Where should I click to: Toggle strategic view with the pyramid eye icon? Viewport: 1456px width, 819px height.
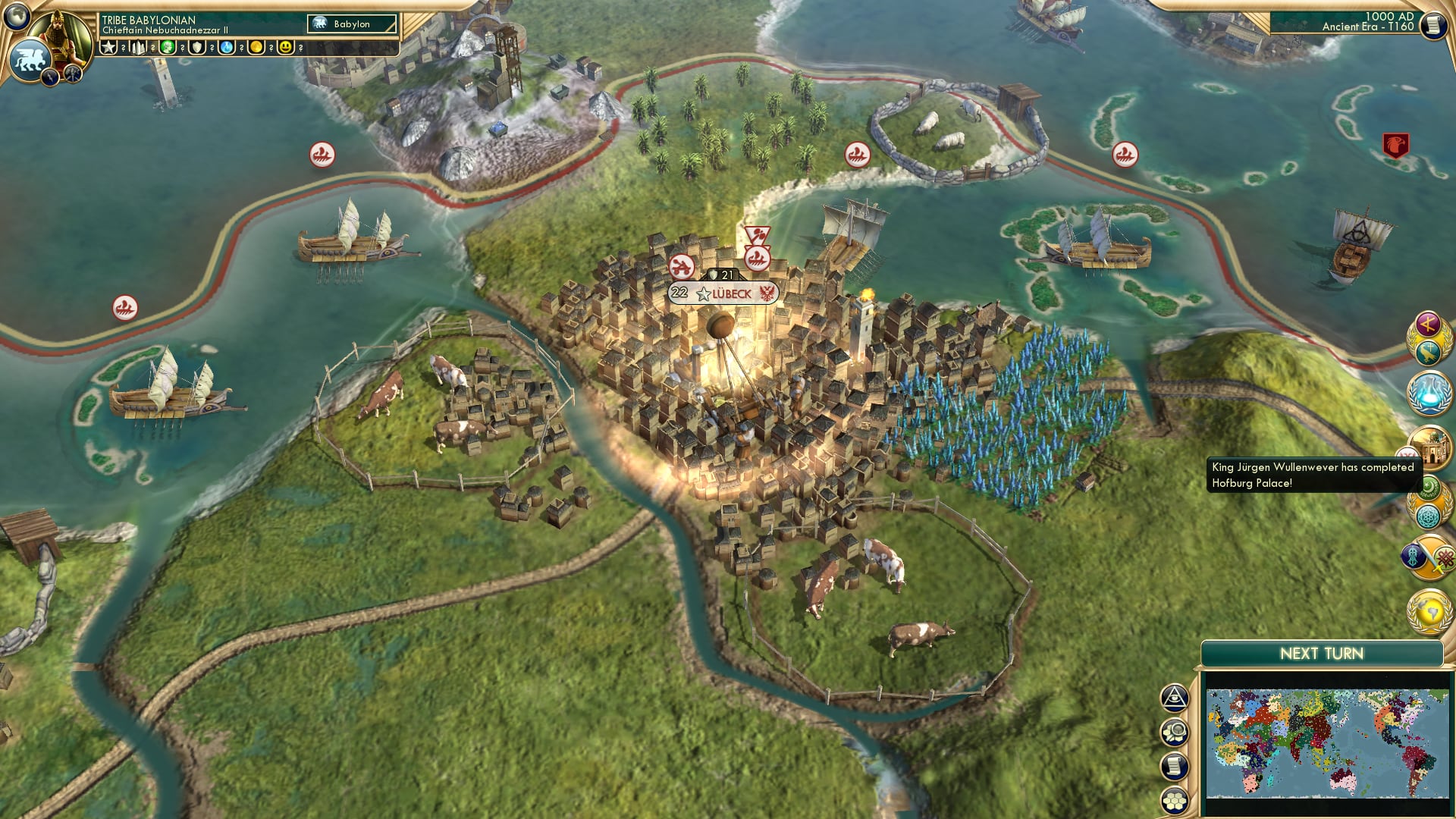1174,699
